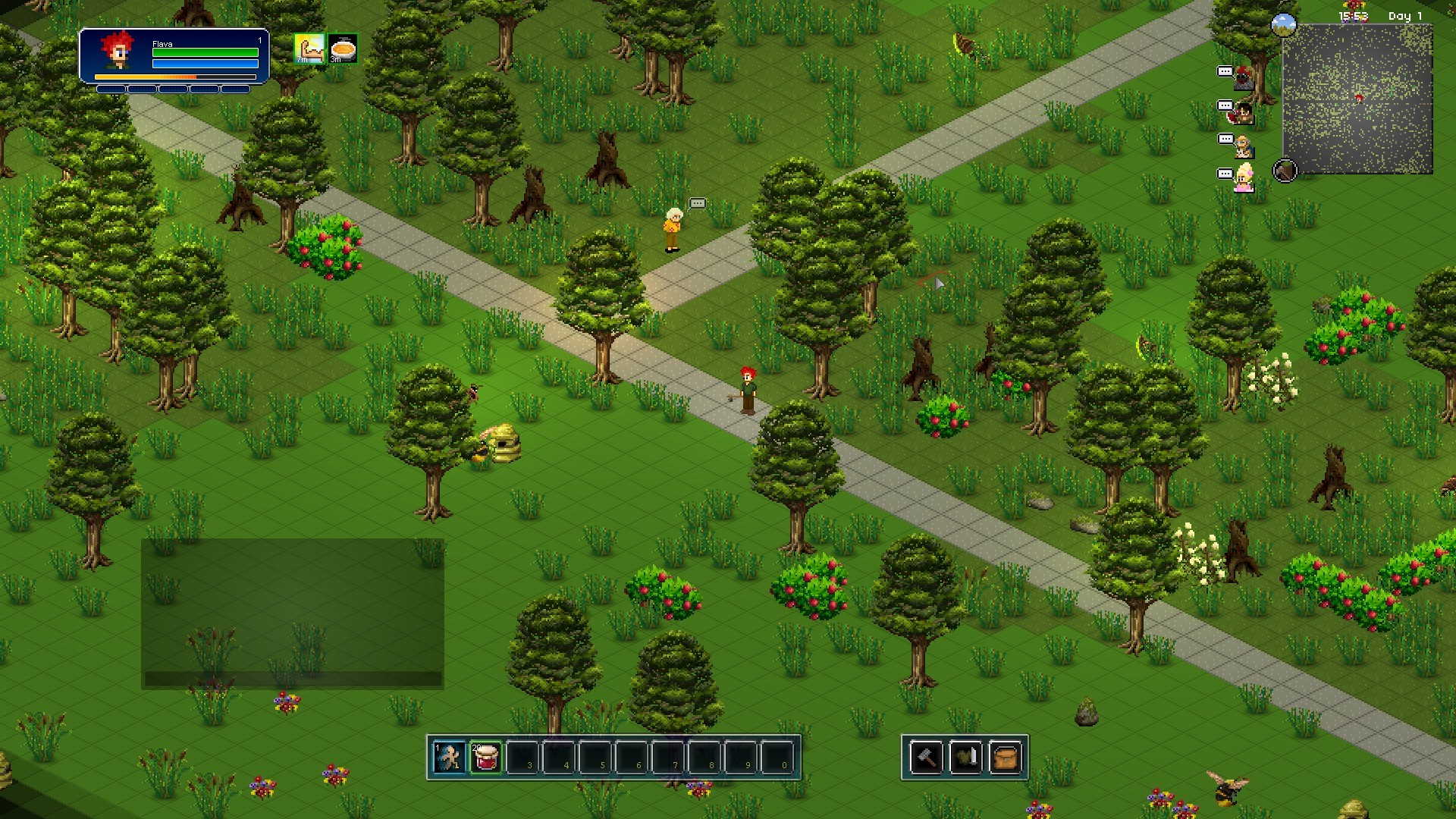
Task: Select the bald goggles character portrait
Action: pyautogui.click(x=1243, y=146)
